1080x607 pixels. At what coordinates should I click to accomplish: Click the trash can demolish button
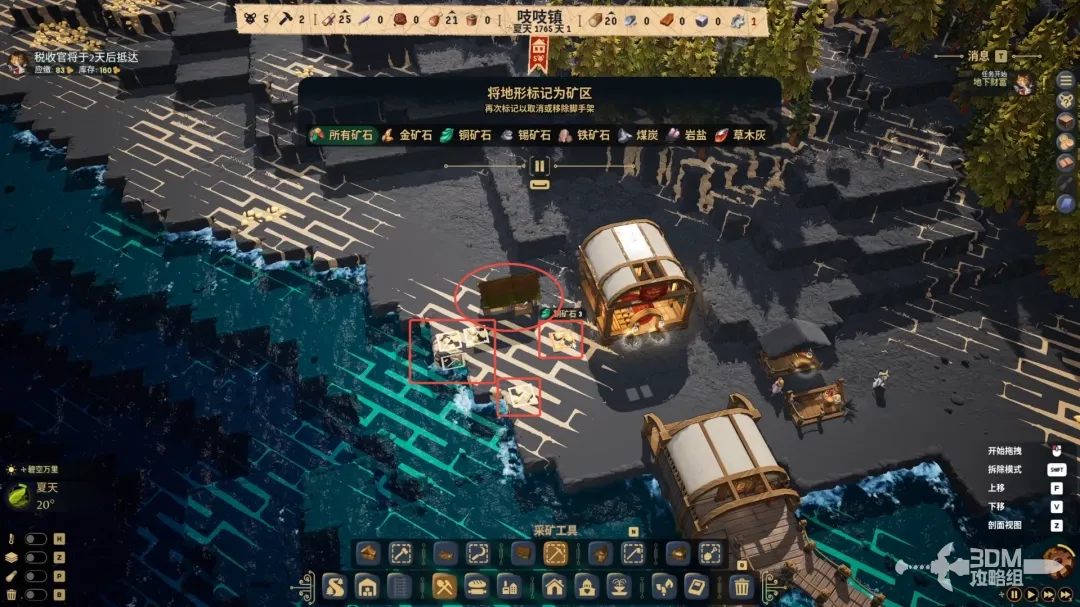pyautogui.click(x=741, y=587)
